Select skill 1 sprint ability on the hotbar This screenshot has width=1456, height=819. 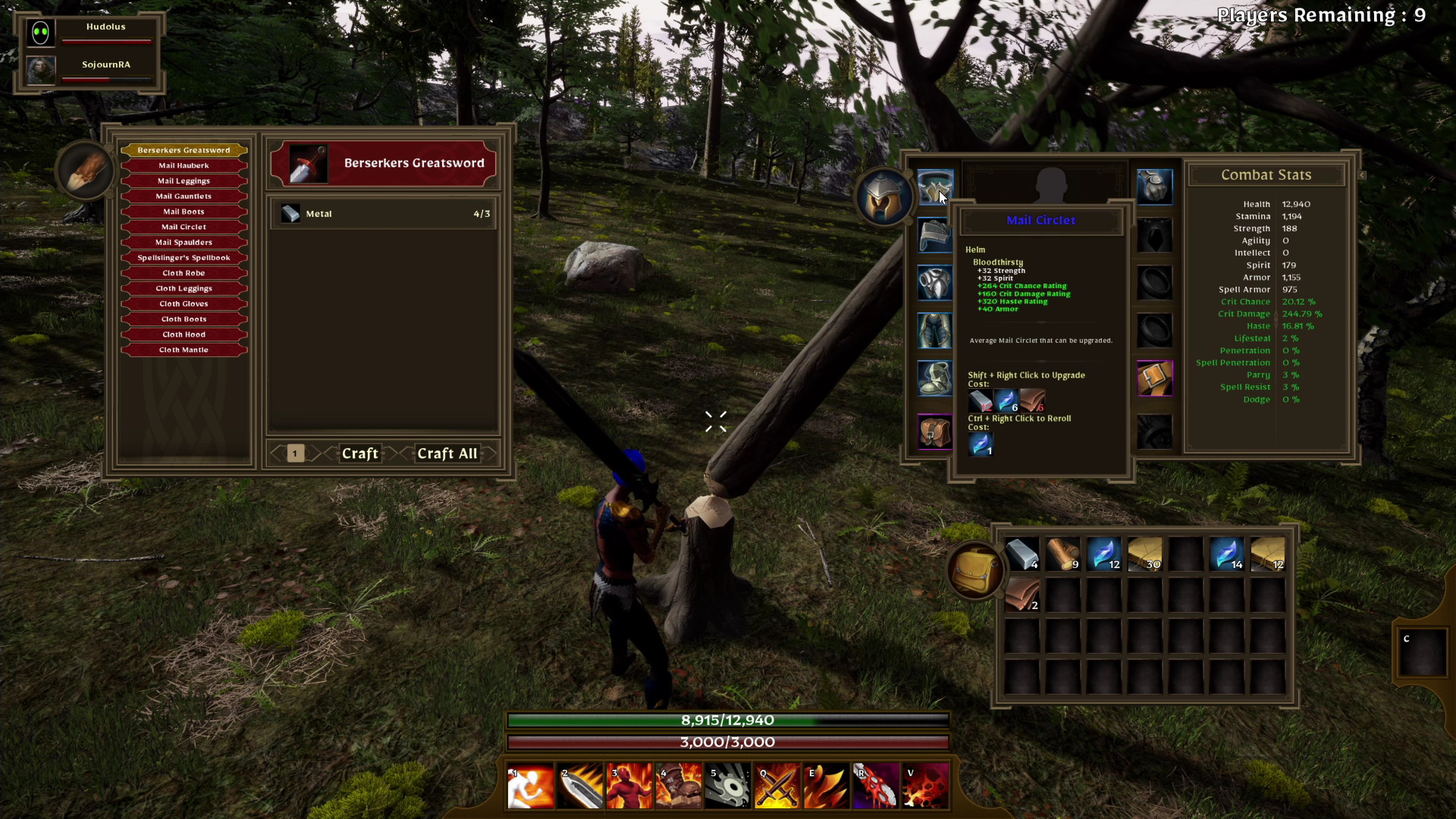click(x=530, y=786)
